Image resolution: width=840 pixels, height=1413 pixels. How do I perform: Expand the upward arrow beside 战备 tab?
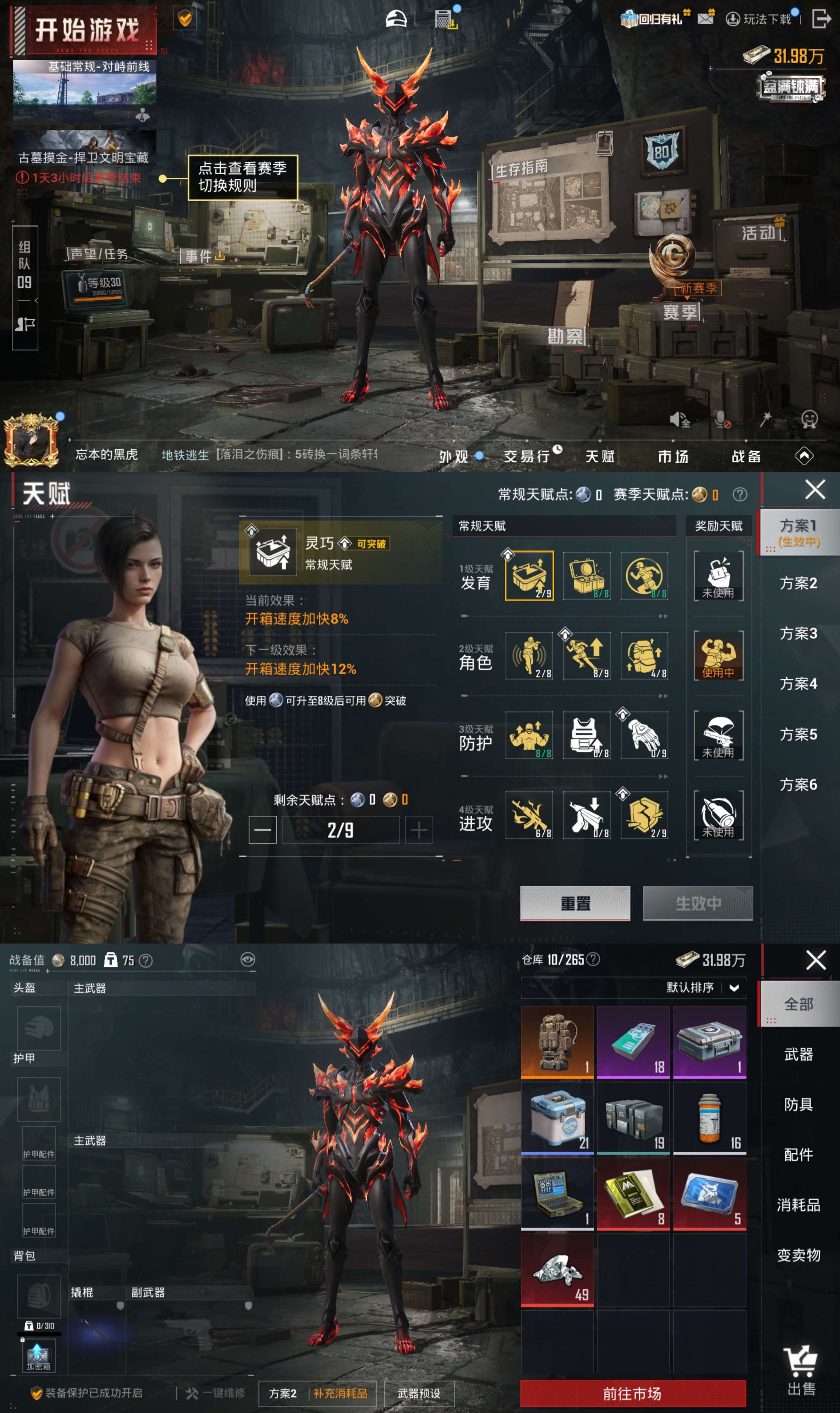click(804, 456)
